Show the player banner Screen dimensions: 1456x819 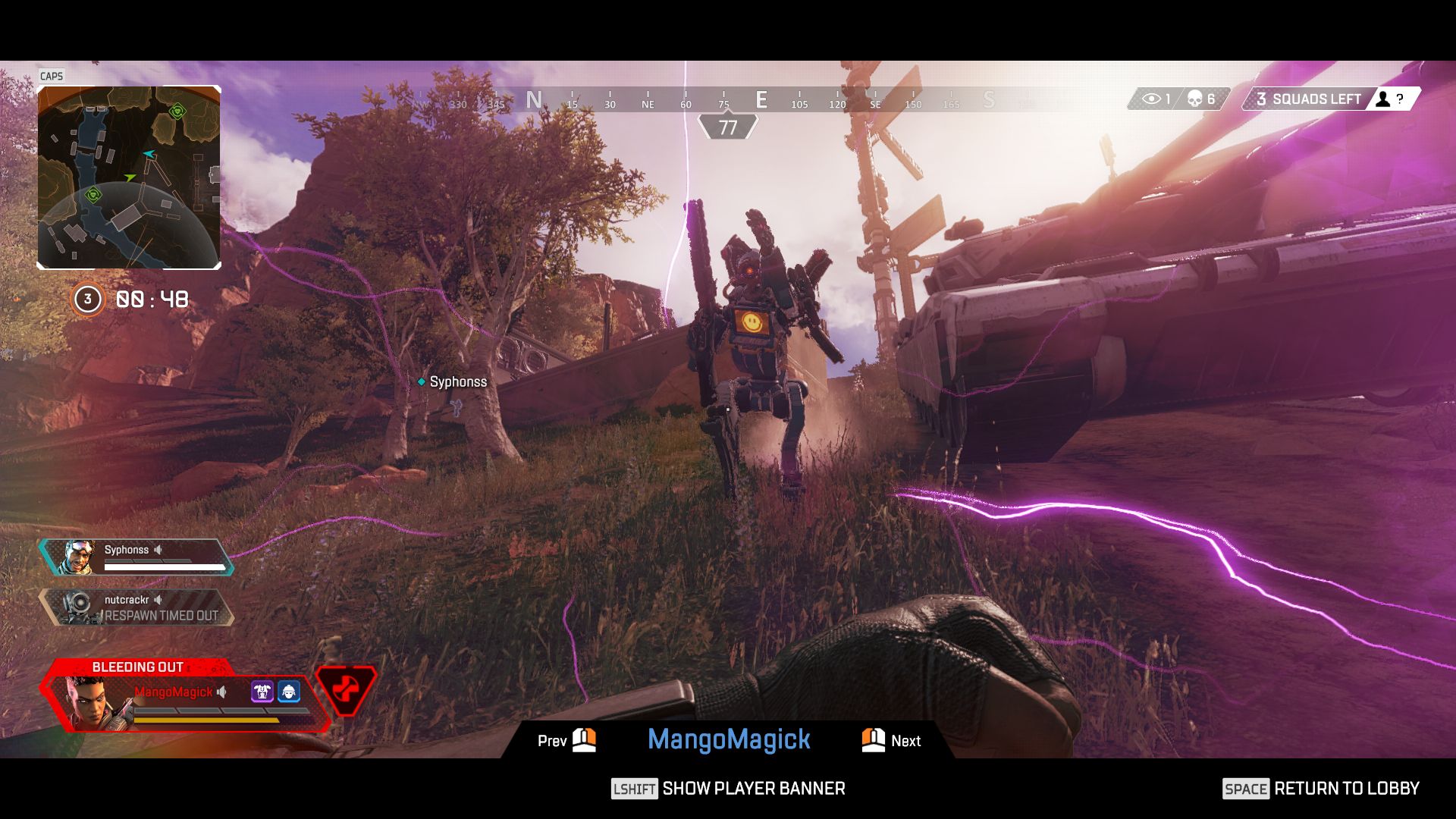click(x=728, y=789)
